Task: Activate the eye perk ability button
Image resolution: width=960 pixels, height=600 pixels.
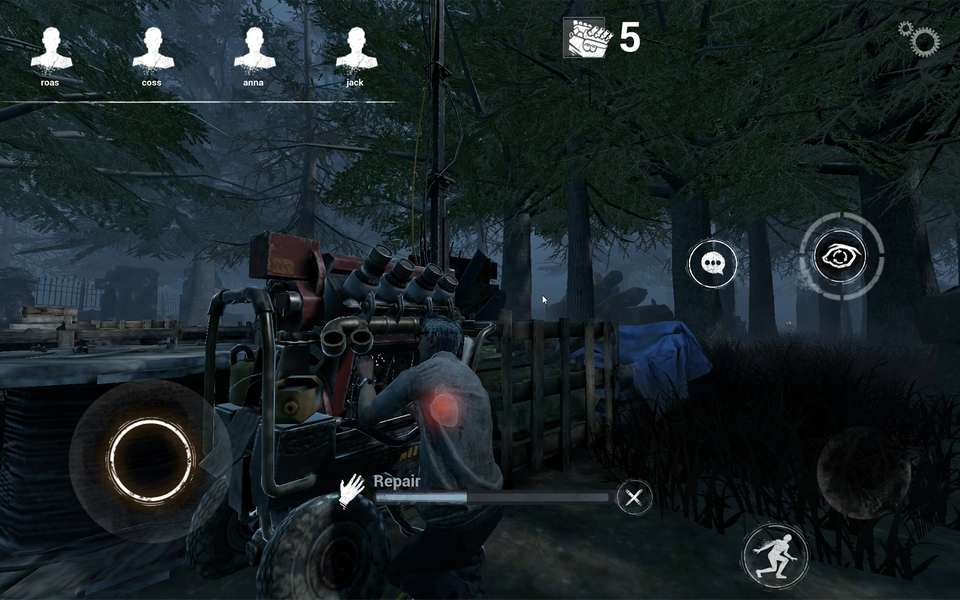Action: click(x=841, y=257)
